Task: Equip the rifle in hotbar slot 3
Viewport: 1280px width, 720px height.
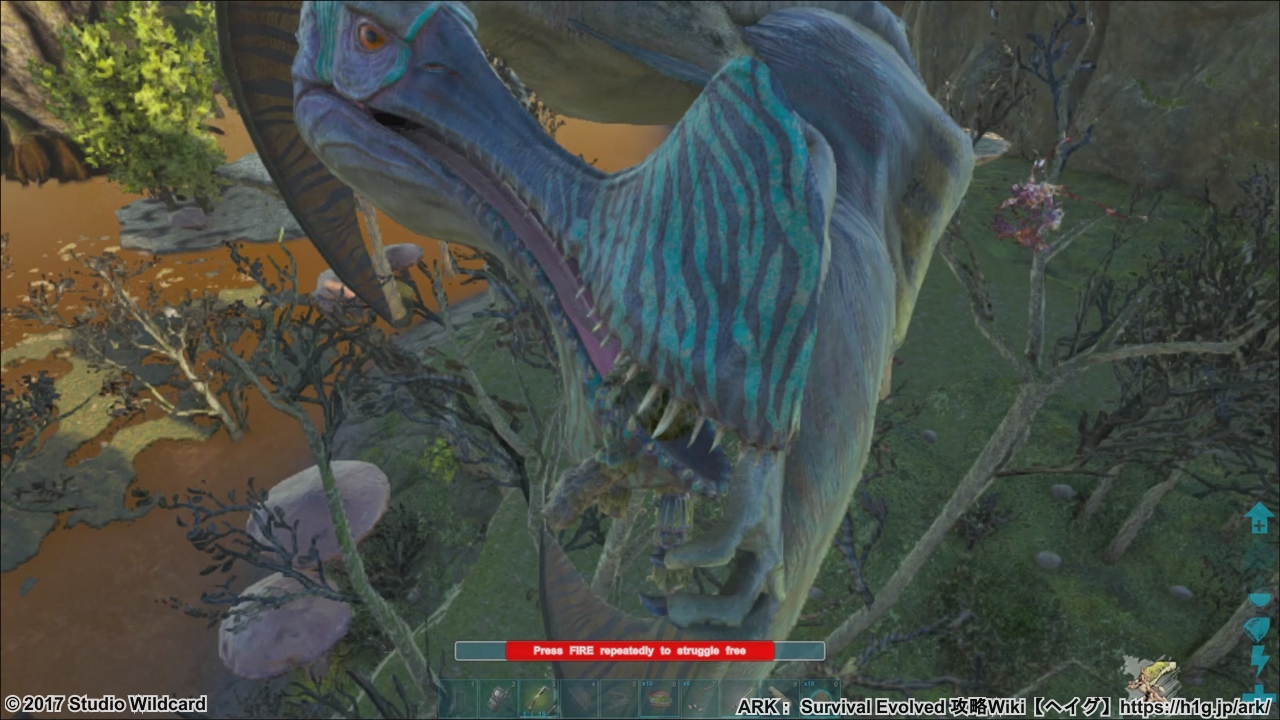Action: [539, 698]
